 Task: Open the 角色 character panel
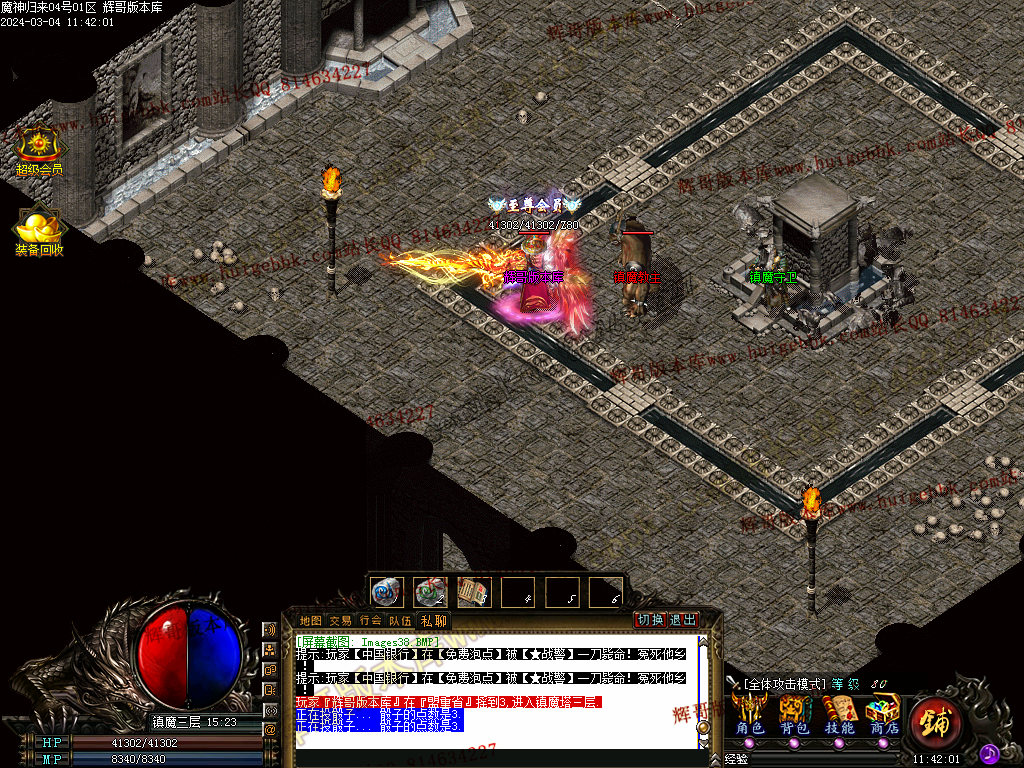point(750,712)
